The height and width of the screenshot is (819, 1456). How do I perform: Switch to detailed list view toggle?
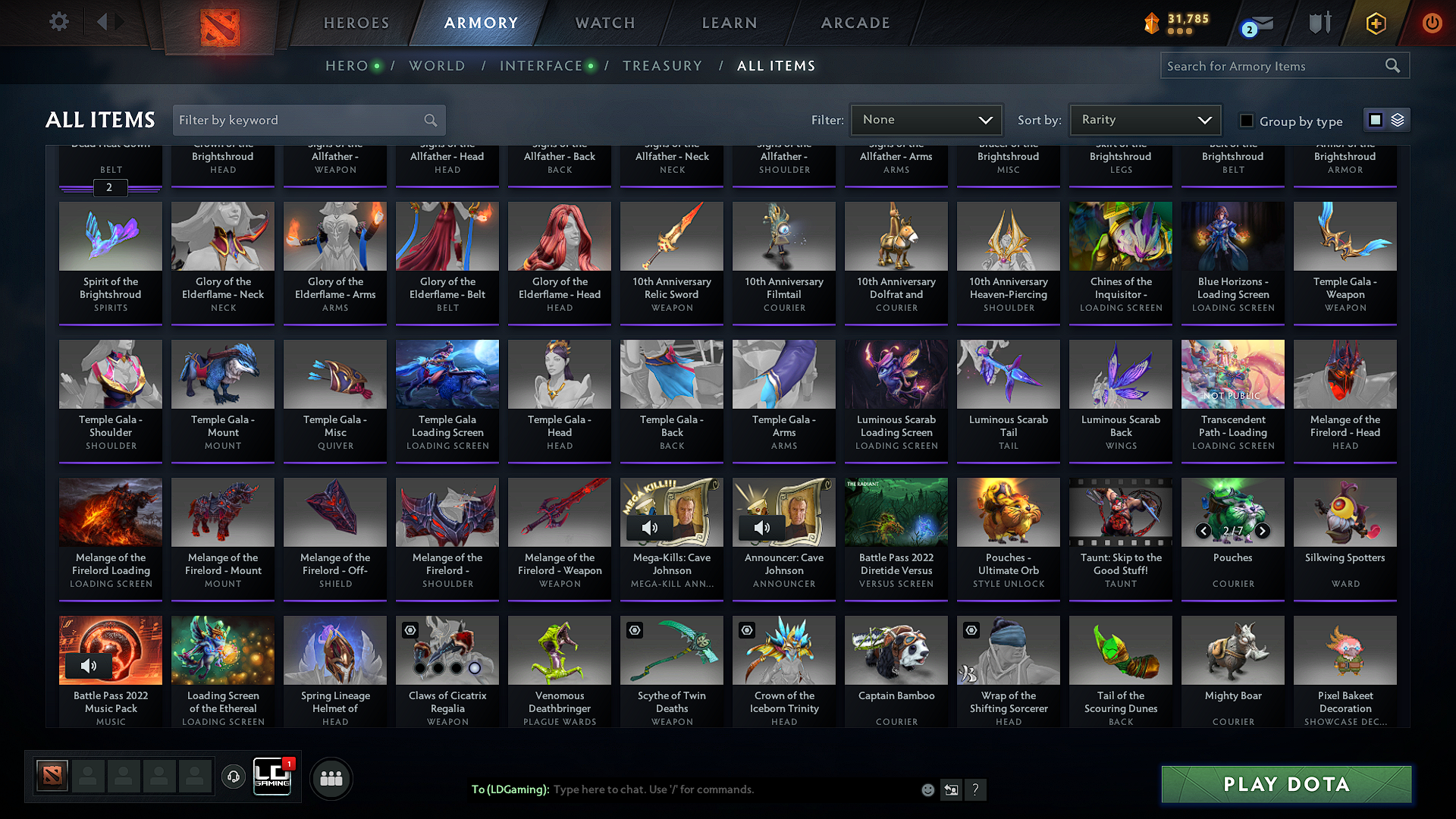tap(1398, 119)
